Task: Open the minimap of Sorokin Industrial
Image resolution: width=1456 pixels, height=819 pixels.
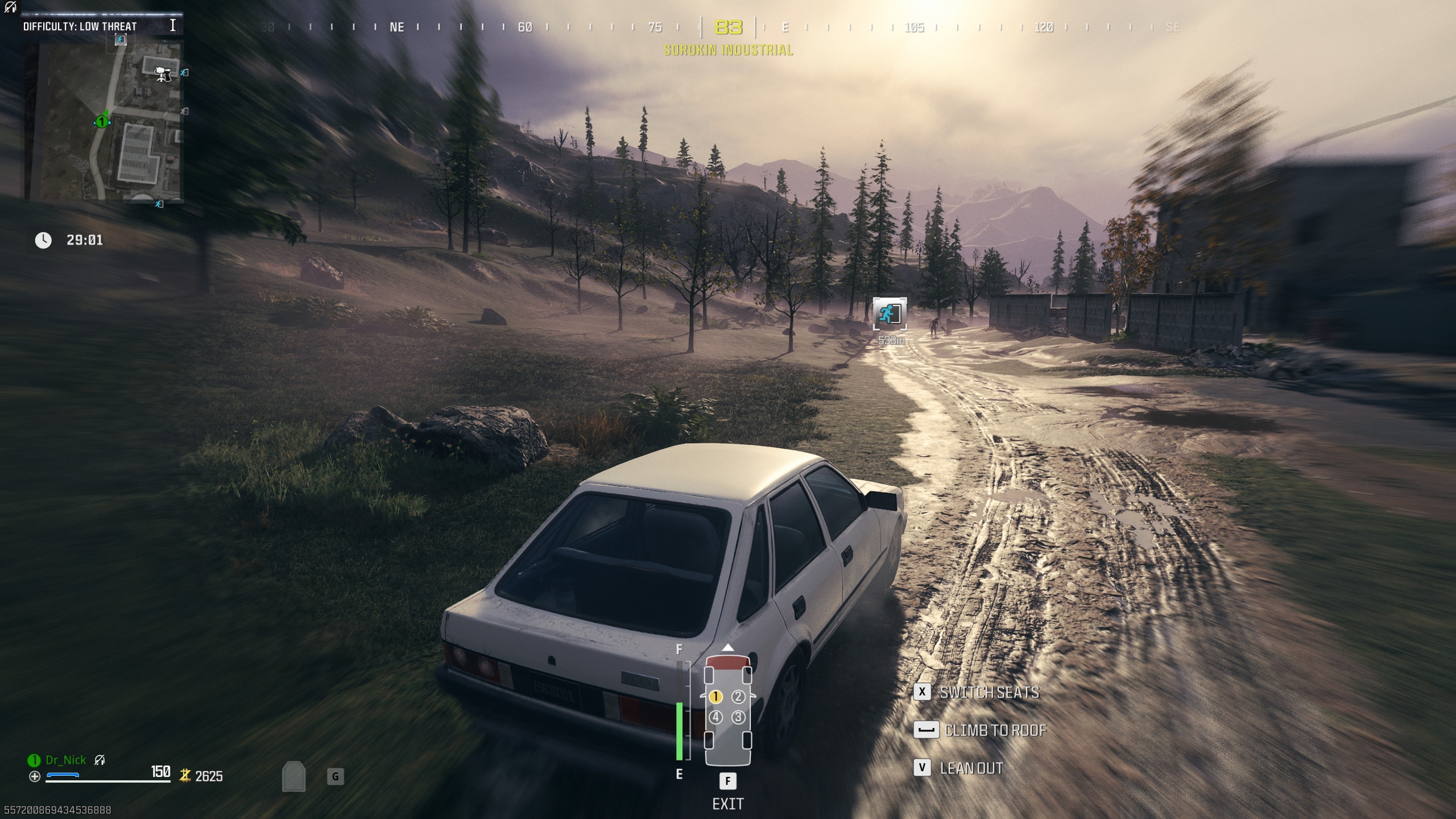Action: [103, 121]
